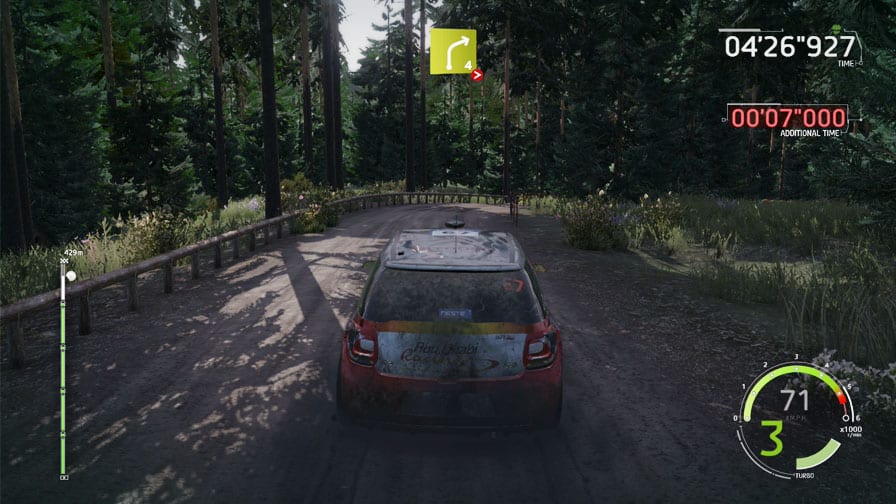This screenshot has width=896, height=504.
Task: Click the yellow right-turn pace note icon
Action: (x=452, y=50)
